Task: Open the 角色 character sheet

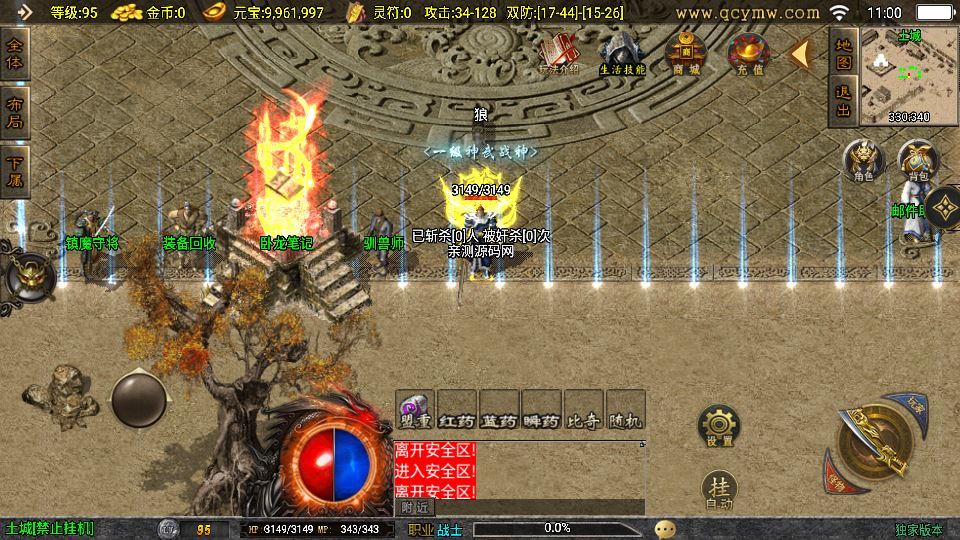Action: point(863,160)
